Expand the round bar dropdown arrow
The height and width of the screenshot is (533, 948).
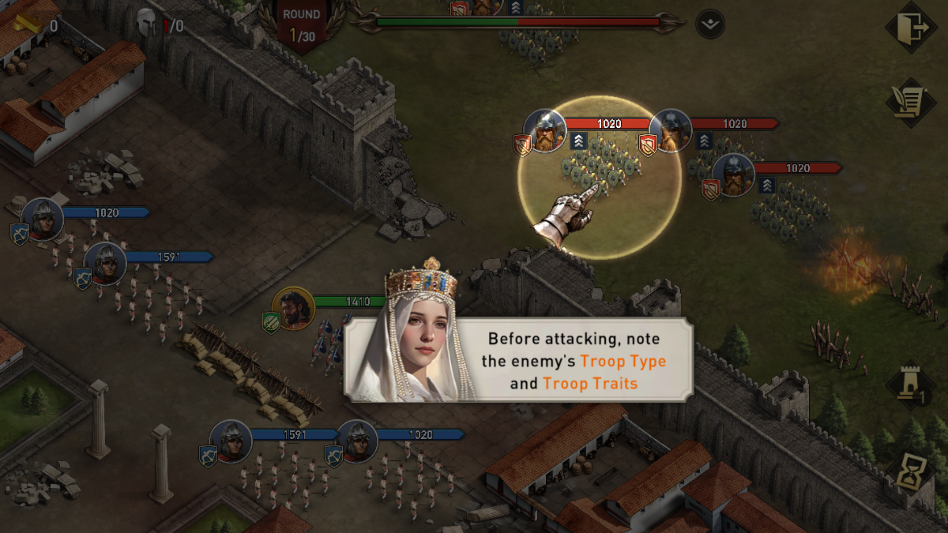(709, 24)
